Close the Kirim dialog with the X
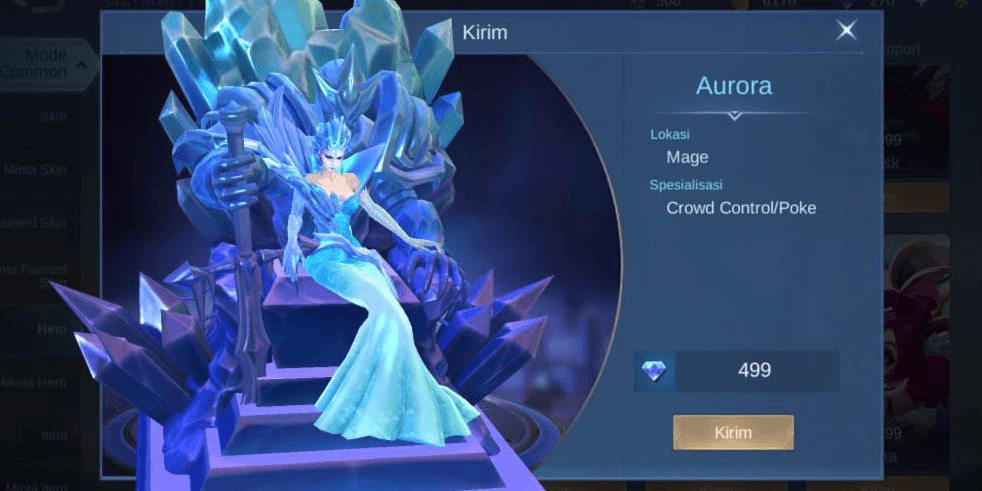 point(846,31)
